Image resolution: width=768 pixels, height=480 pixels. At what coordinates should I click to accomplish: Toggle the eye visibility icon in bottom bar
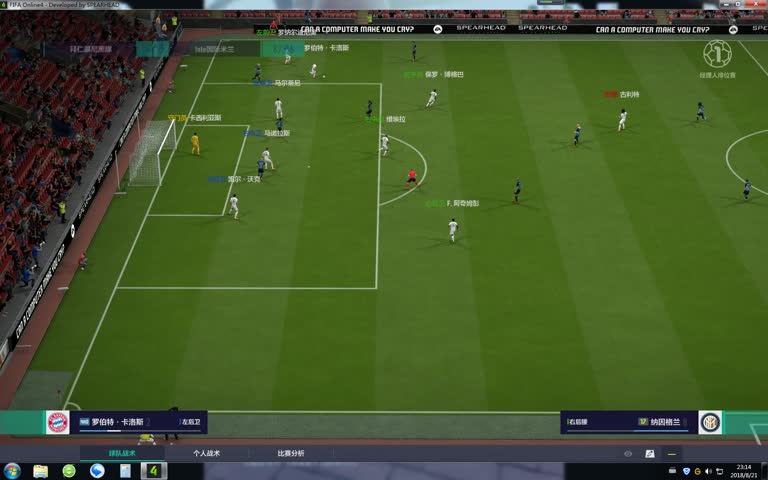coord(628,454)
